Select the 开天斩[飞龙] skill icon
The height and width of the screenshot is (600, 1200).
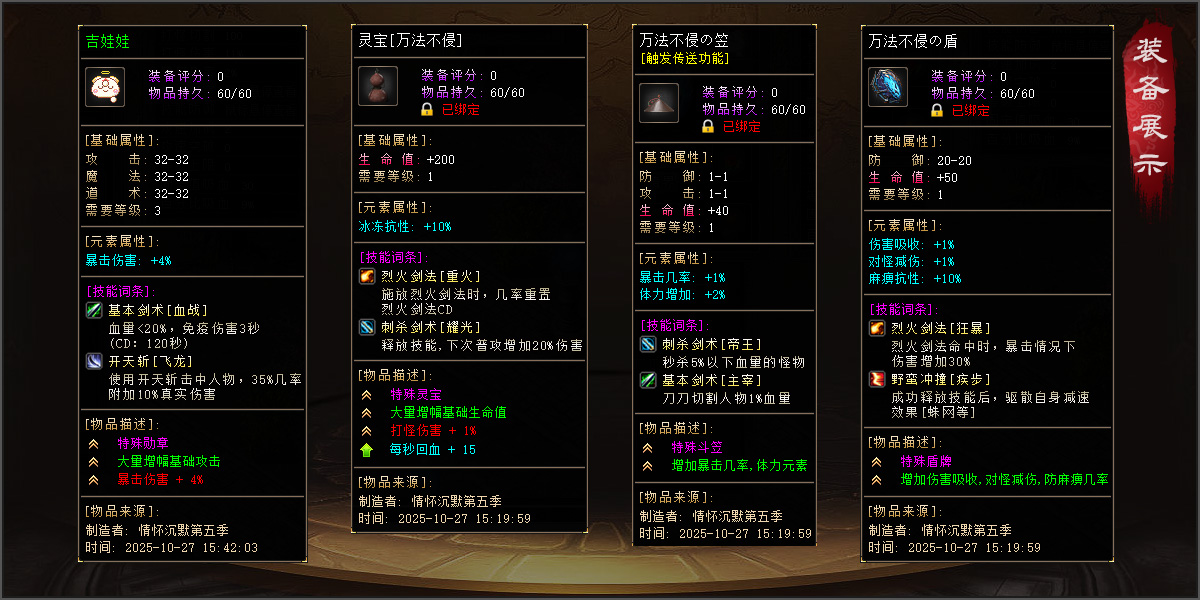(94, 361)
